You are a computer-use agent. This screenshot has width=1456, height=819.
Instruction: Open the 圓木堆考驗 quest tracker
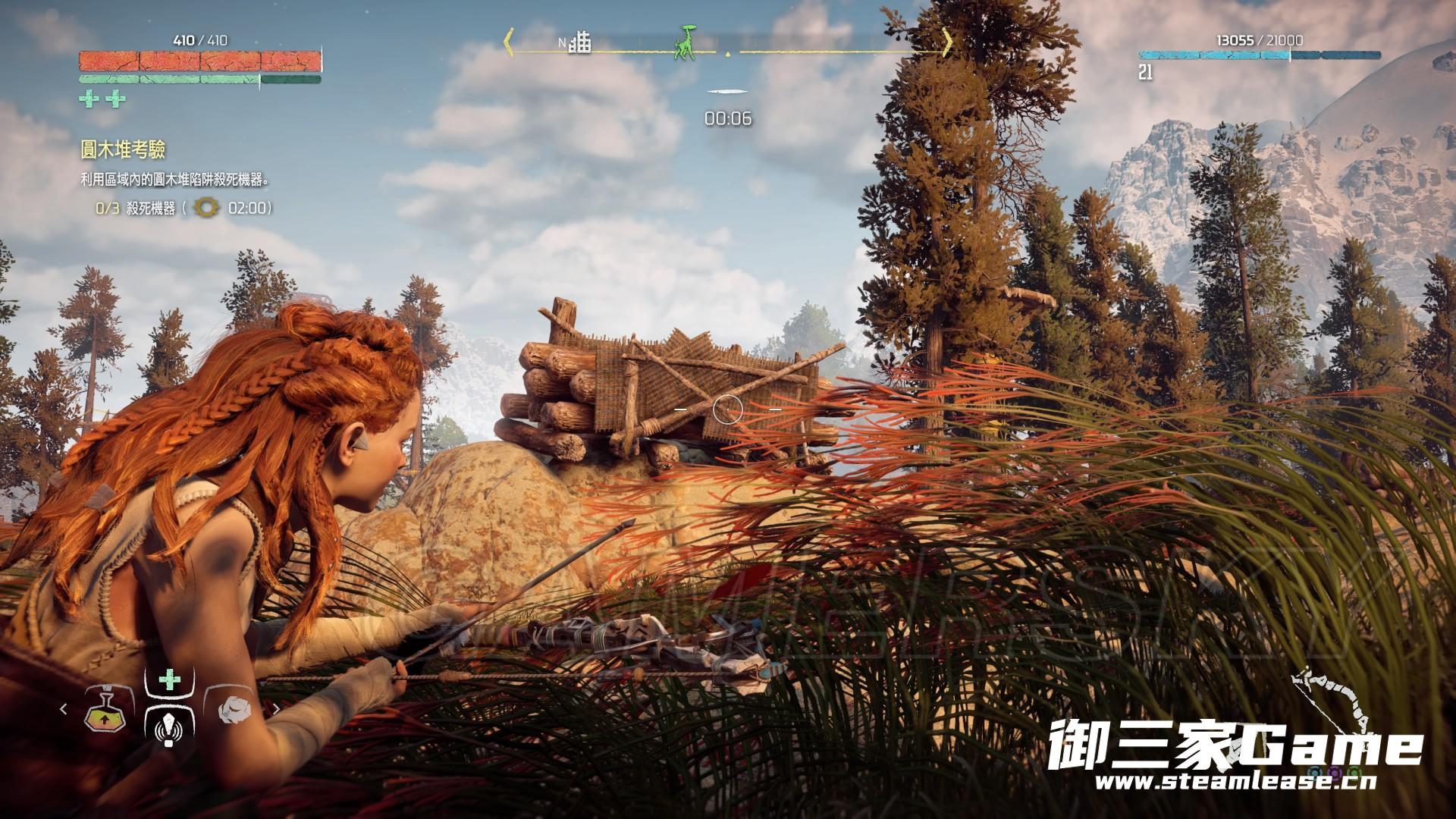click(123, 150)
